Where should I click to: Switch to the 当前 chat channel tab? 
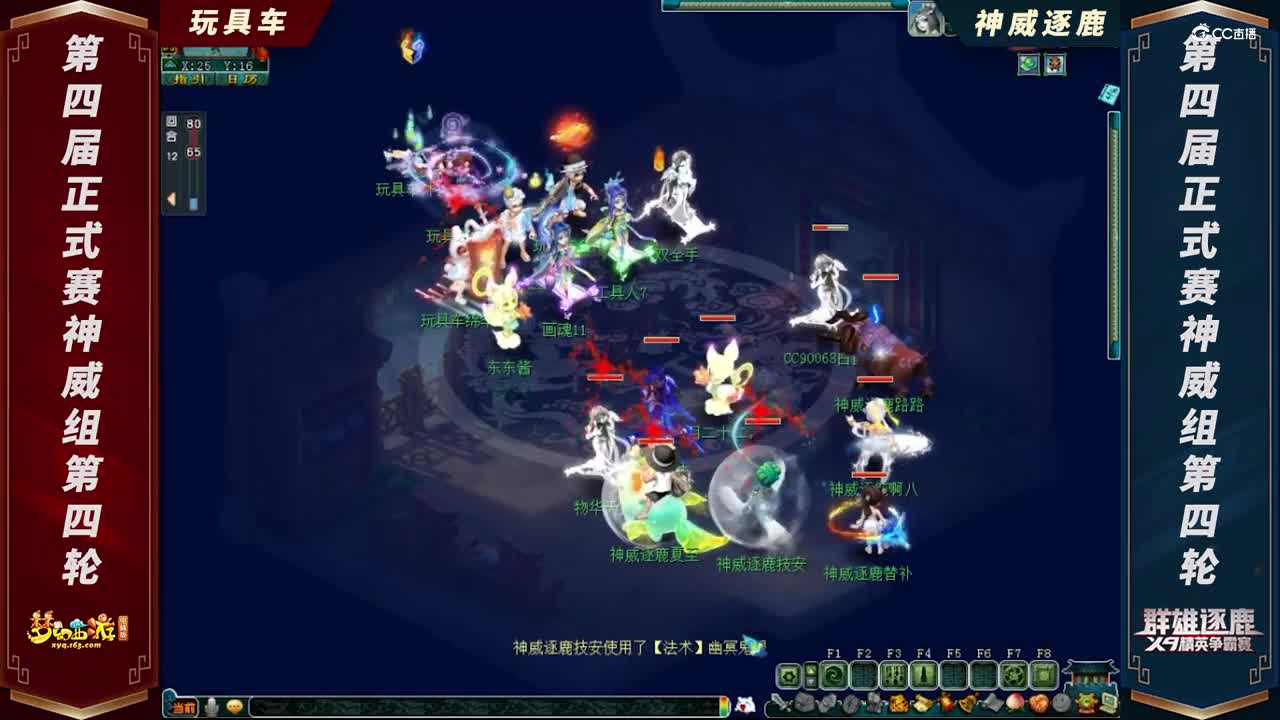184,707
